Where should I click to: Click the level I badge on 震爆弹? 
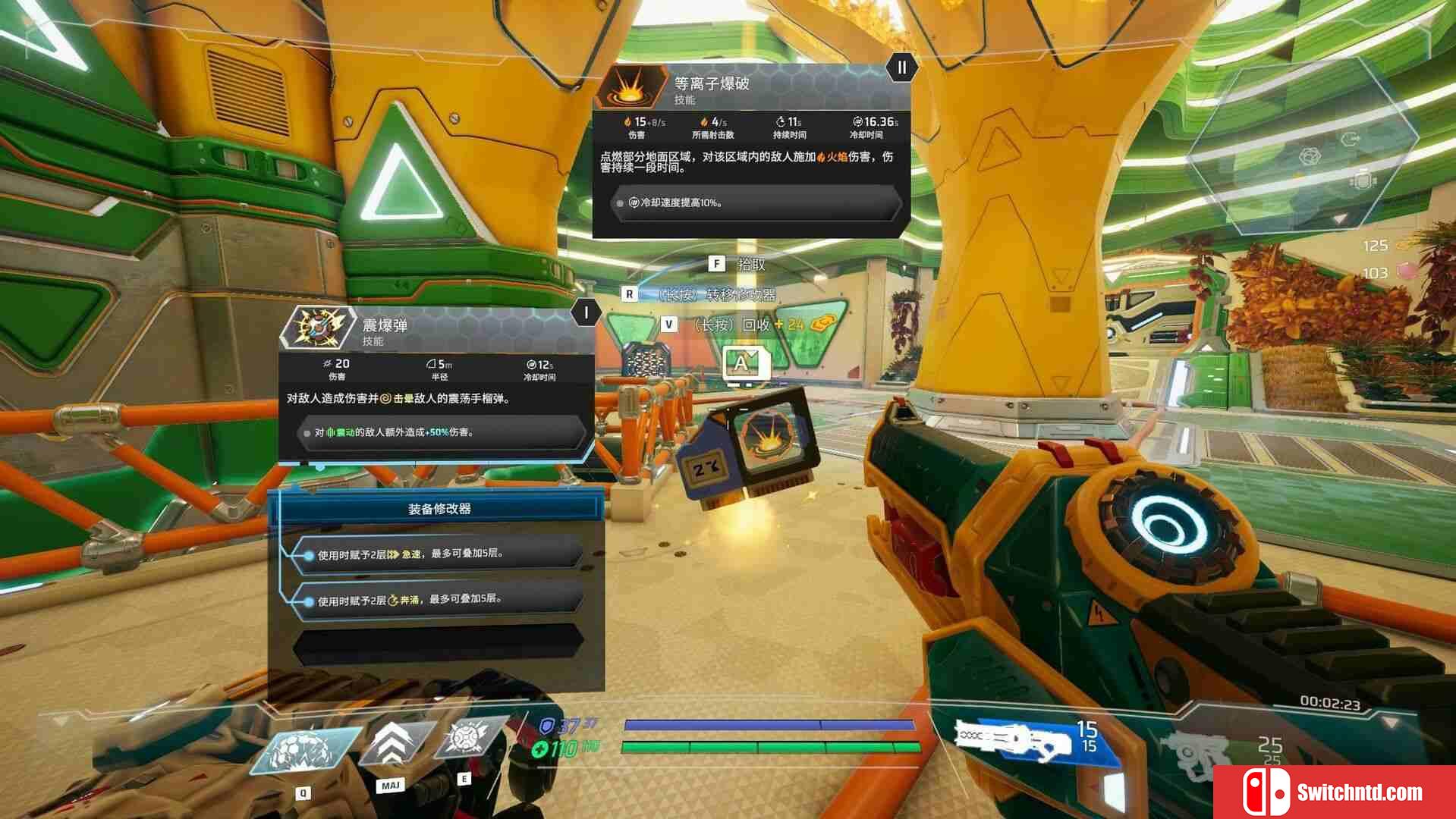point(586,312)
